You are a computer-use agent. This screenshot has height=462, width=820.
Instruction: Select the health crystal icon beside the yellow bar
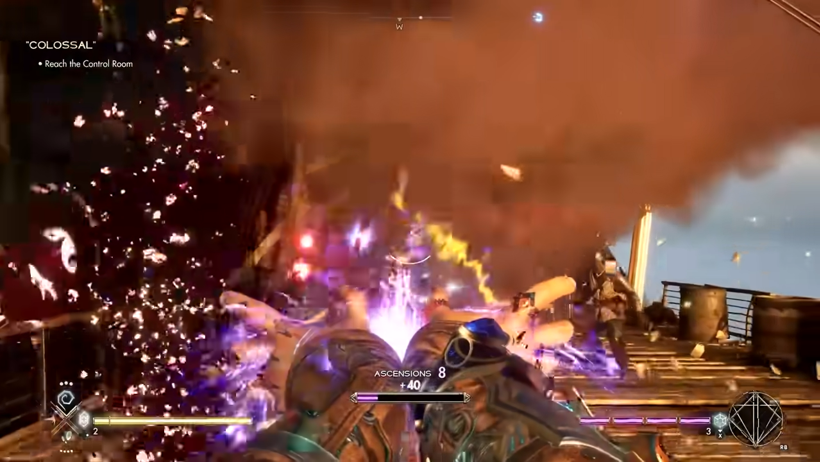click(x=84, y=421)
